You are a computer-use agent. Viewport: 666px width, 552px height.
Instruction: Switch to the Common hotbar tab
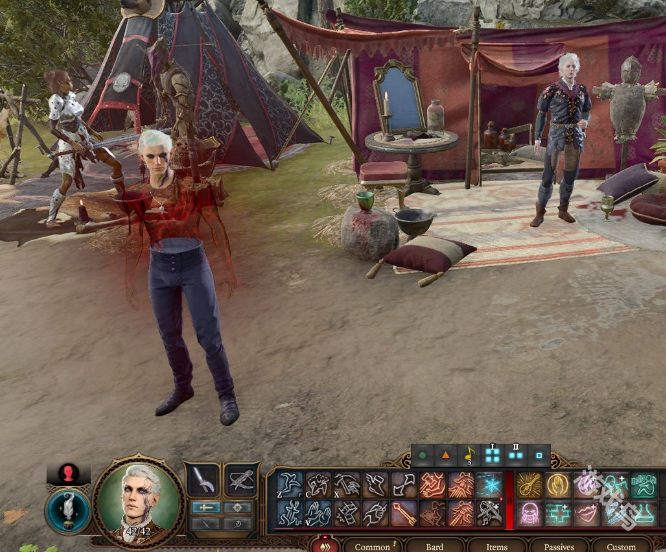[372, 546]
